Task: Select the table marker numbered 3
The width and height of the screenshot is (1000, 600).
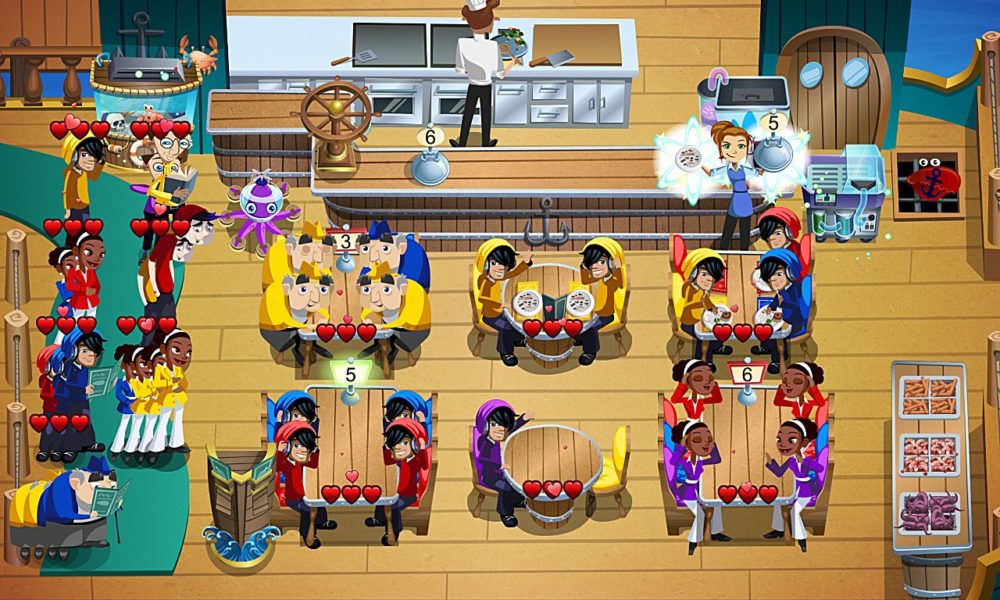Action: [345, 241]
